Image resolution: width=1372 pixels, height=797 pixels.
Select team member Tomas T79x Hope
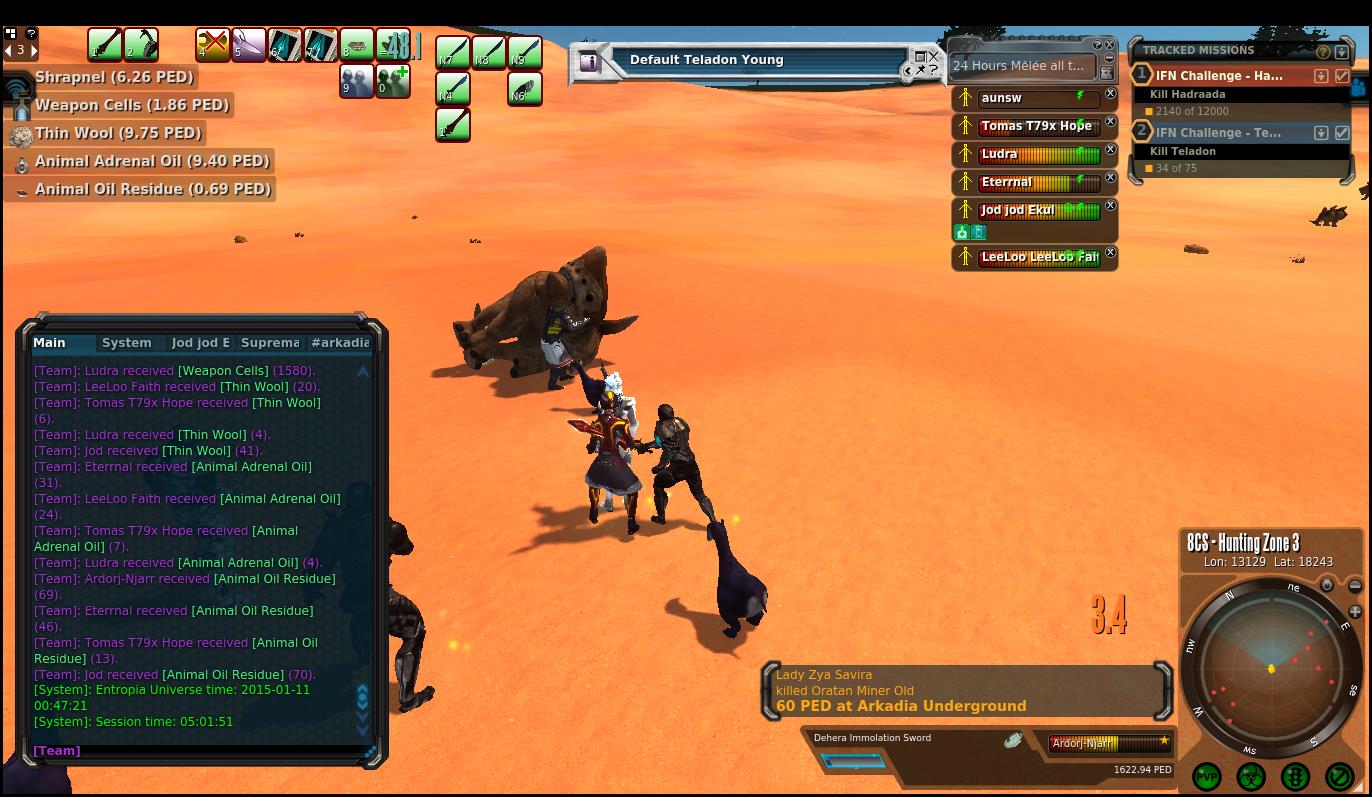point(1035,126)
